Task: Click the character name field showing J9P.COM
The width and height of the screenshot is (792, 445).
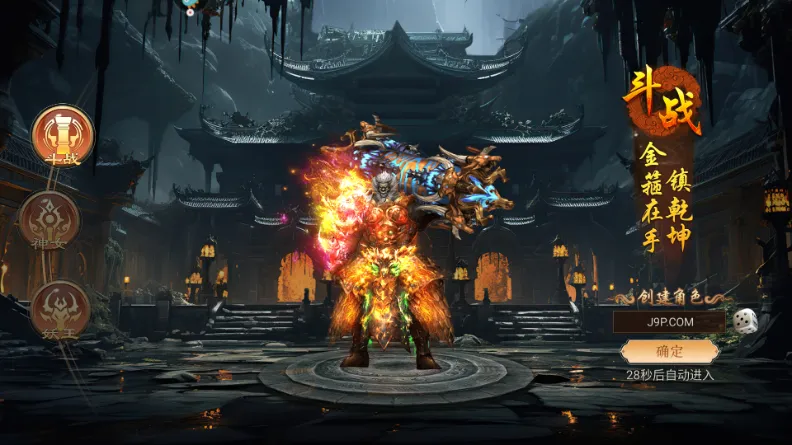Action: pyautogui.click(x=669, y=322)
